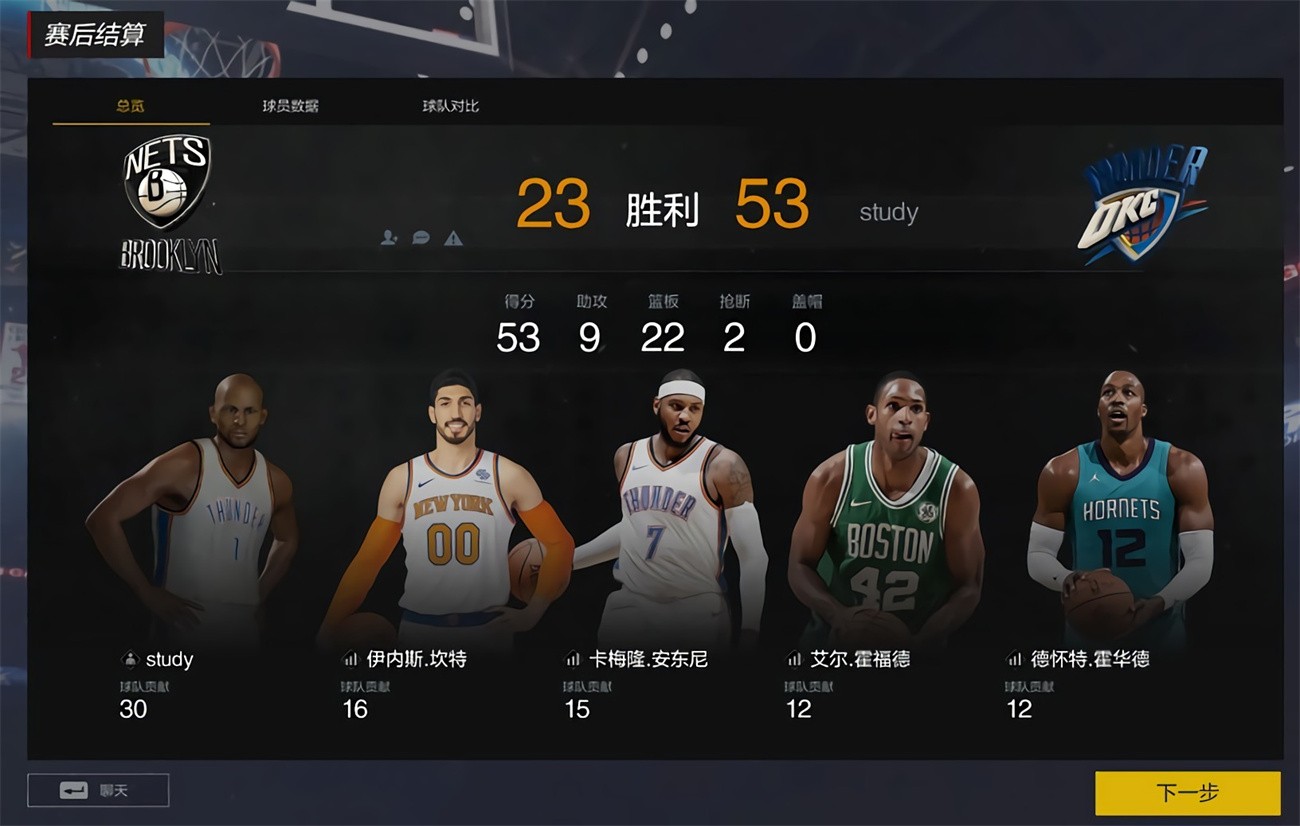Click the rebounds total showing 22

pos(665,338)
